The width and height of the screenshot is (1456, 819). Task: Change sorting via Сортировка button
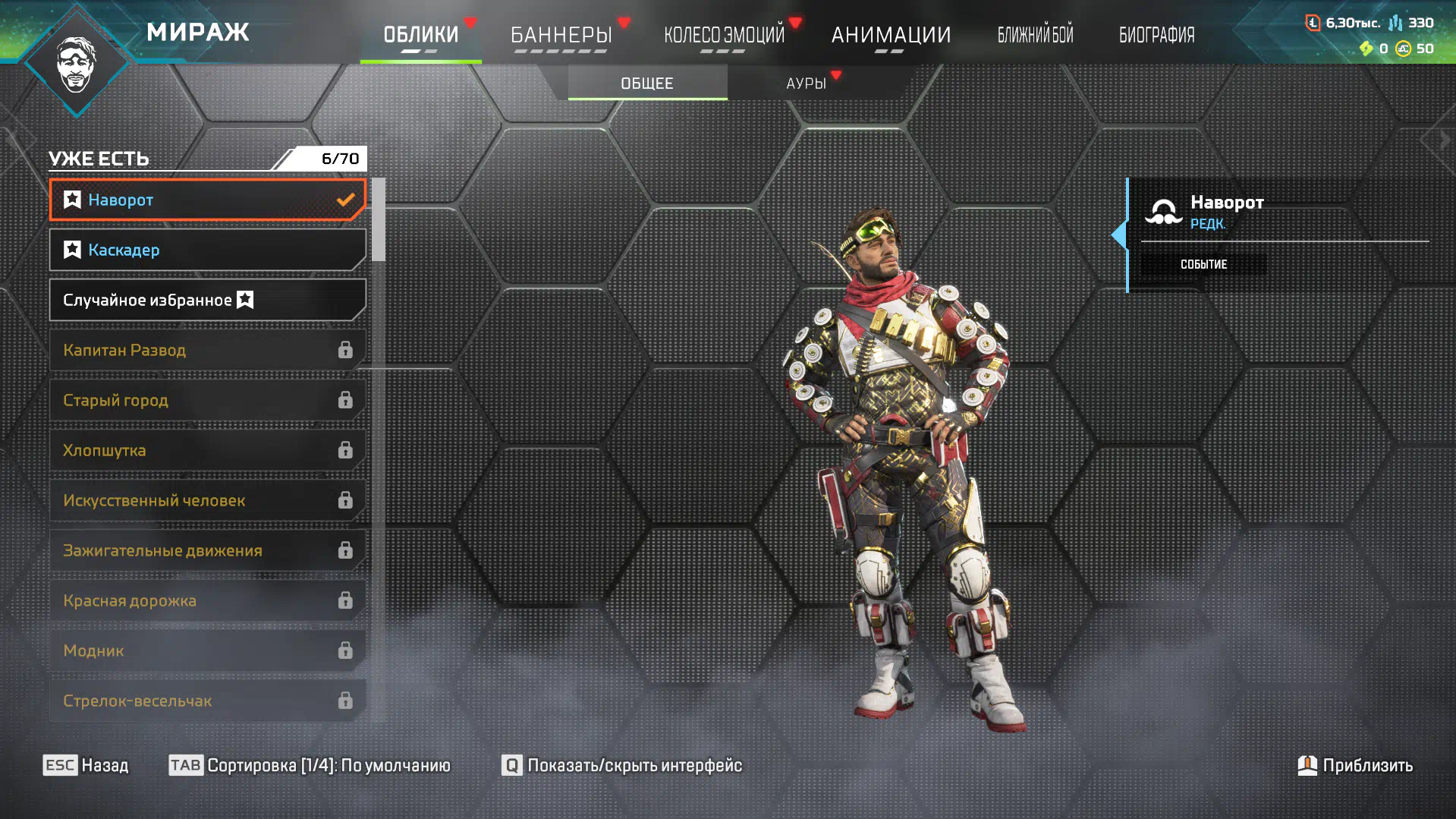pos(310,765)
